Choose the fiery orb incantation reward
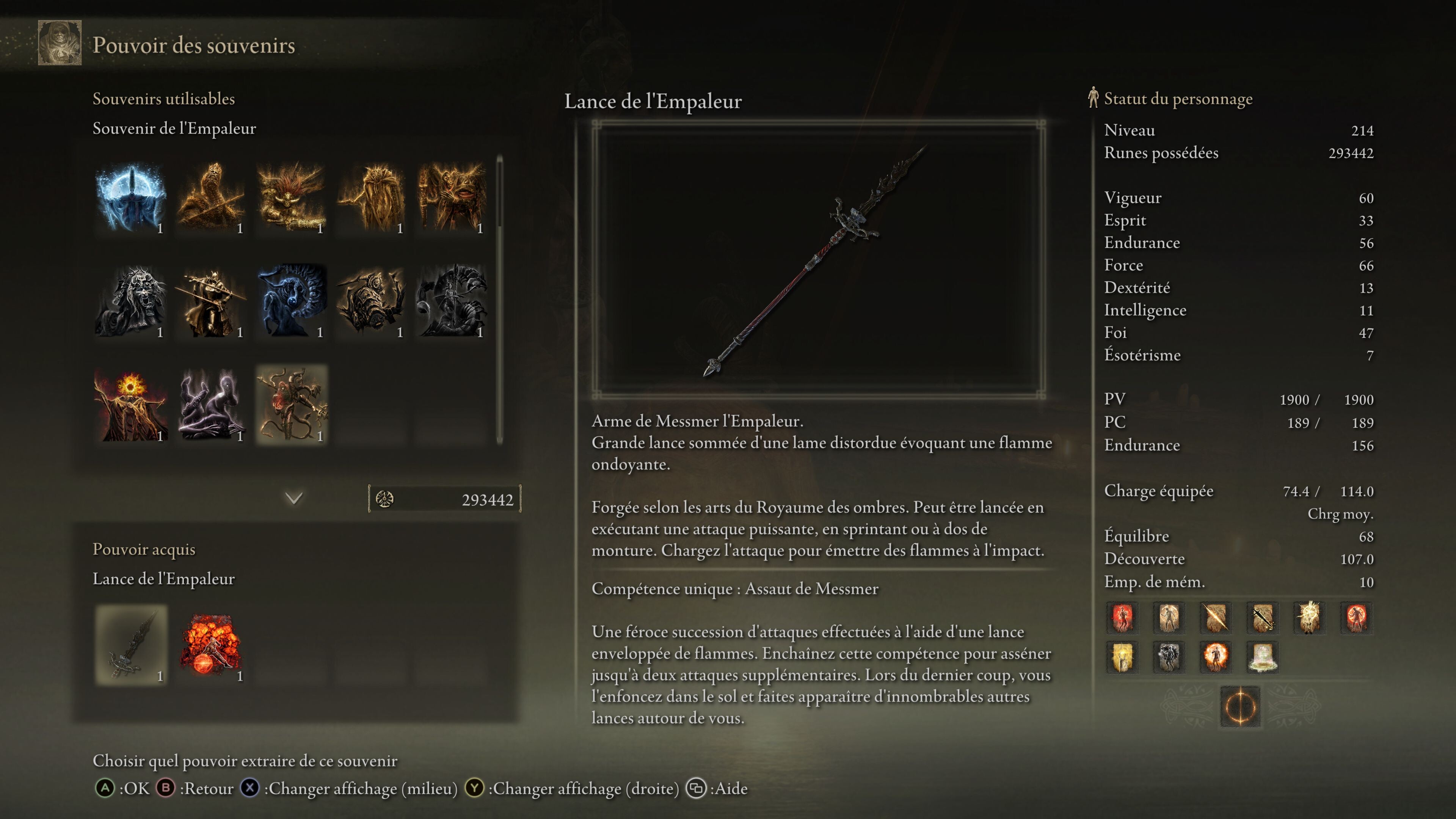This screenshot has height=819, width=1456. 211,645
